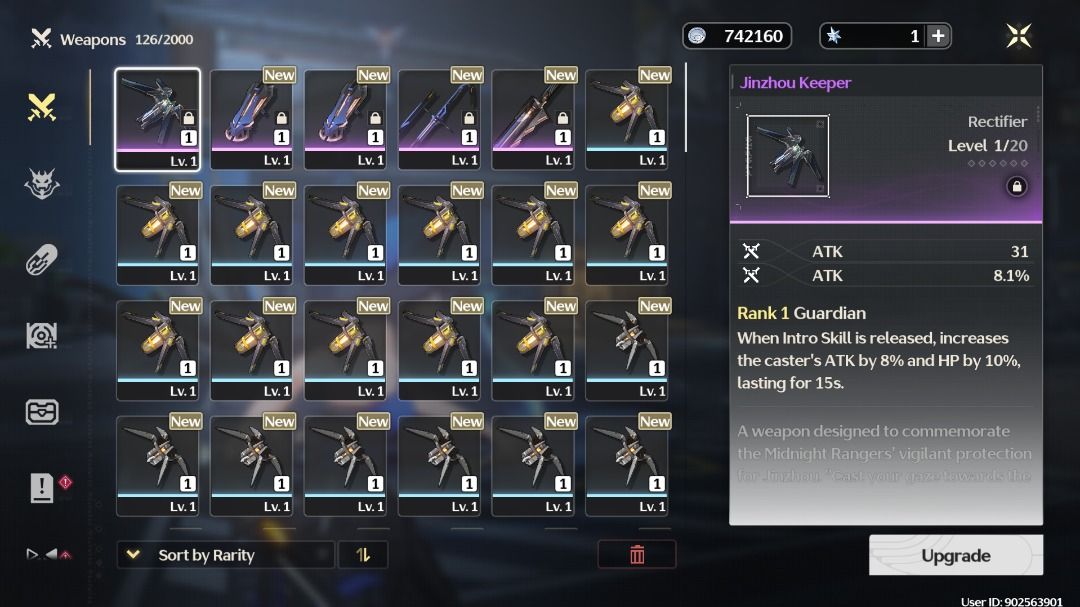
Task: Select the selected Jinzhou Keeper rectifier slot
Action: pos(157,120)
